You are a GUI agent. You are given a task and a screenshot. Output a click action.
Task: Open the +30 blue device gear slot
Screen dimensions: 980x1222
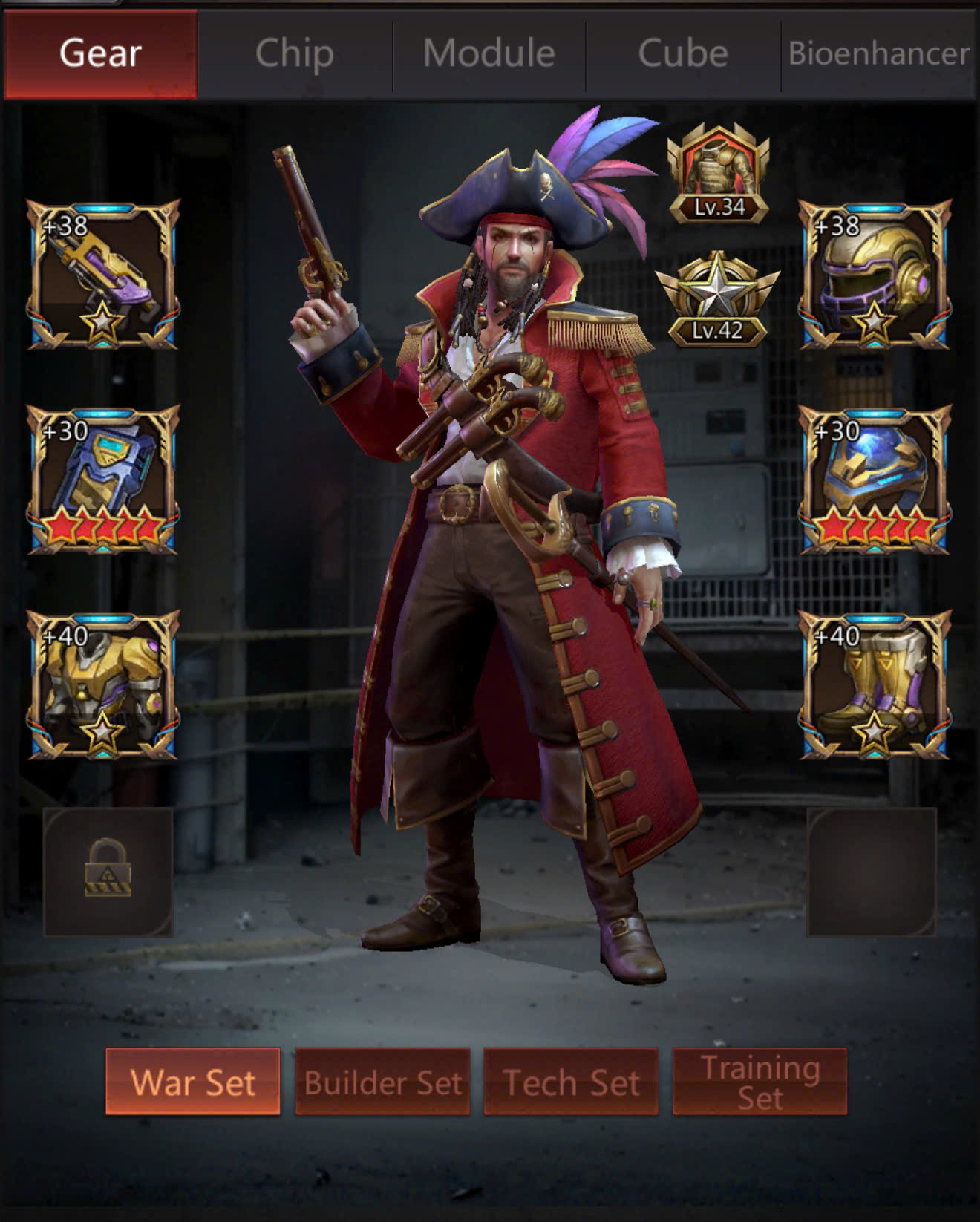click(x=103, y=480)
